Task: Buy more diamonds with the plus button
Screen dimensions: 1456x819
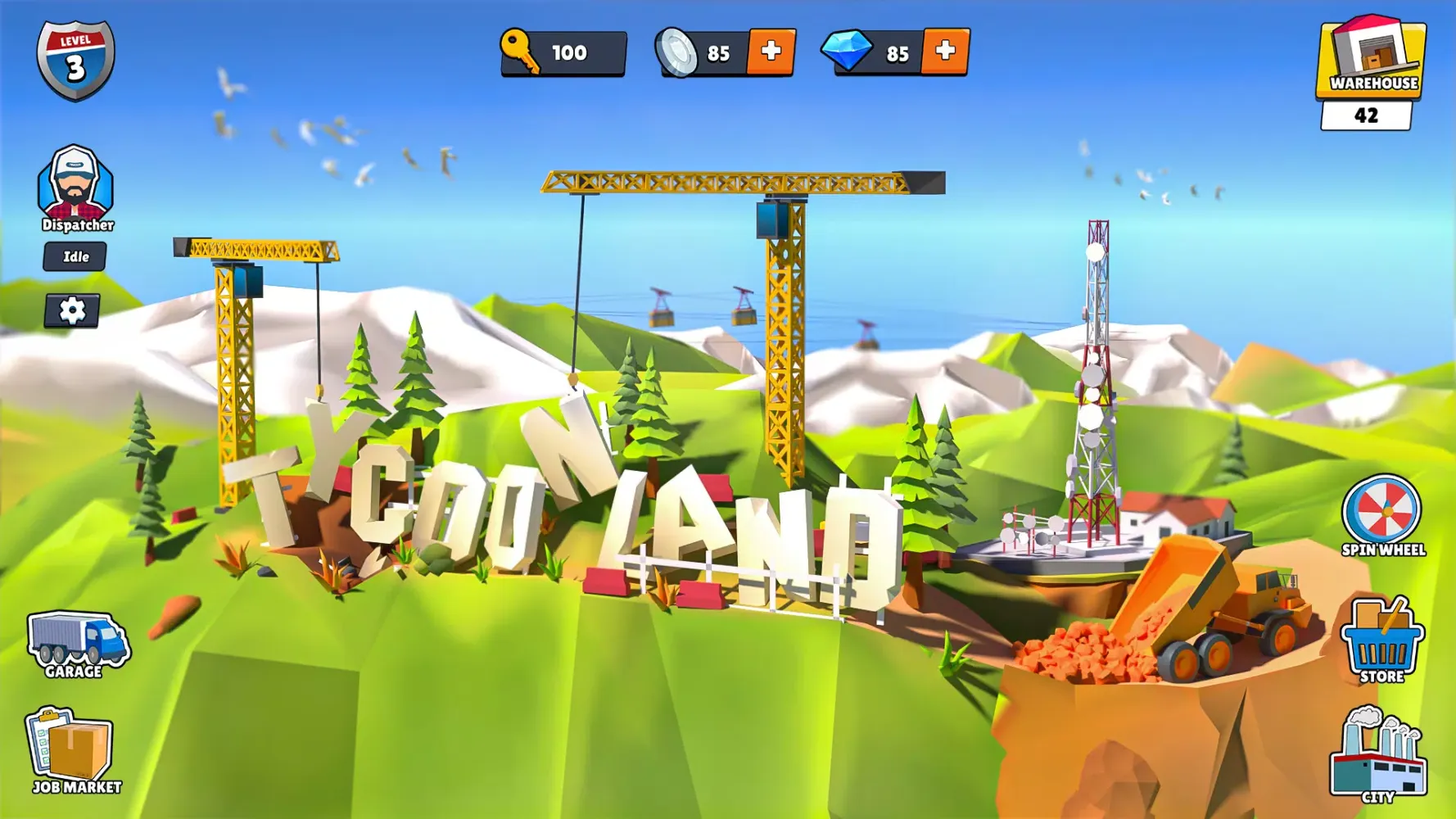Action: [x=946, y=52]
